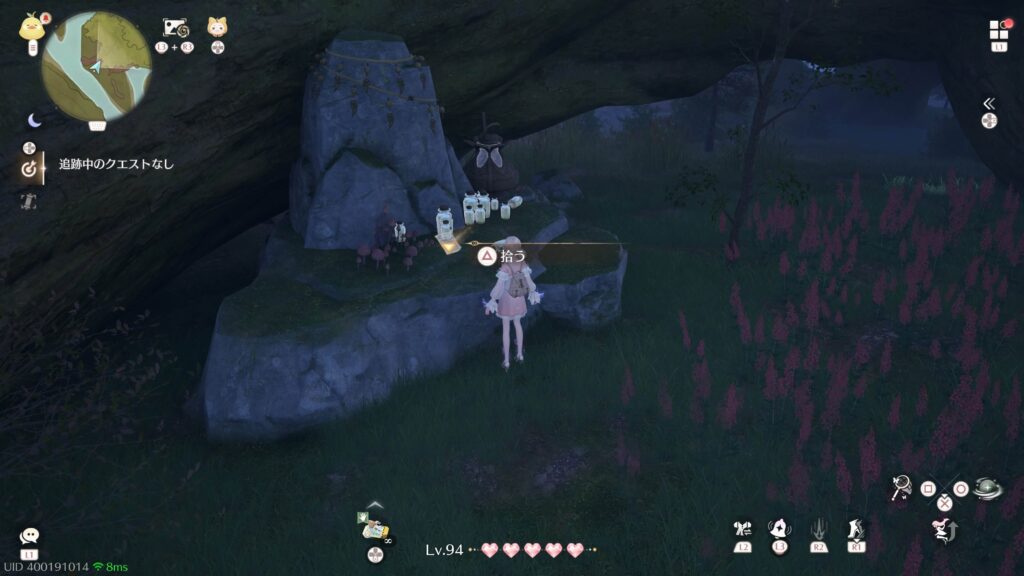Open the circular minimap
1024x576 pixels.
tap(96, 66)
